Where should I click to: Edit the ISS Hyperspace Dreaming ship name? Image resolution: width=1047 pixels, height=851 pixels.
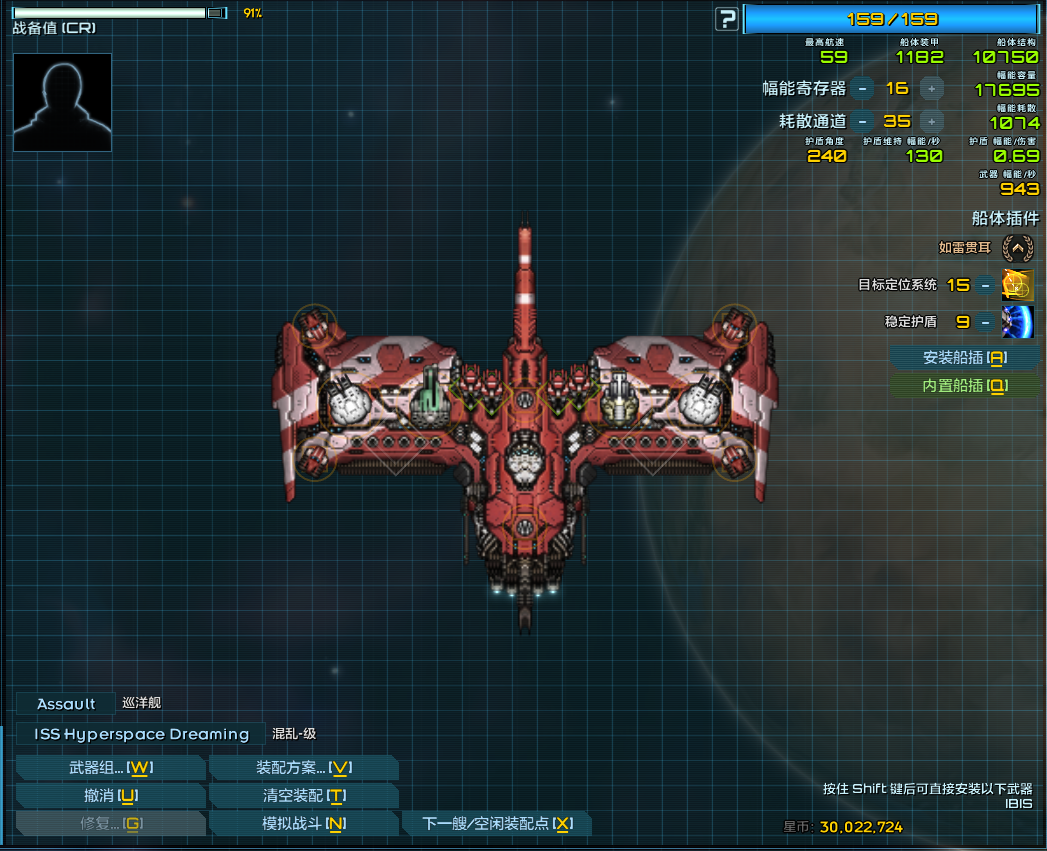[x=141, y=734]
